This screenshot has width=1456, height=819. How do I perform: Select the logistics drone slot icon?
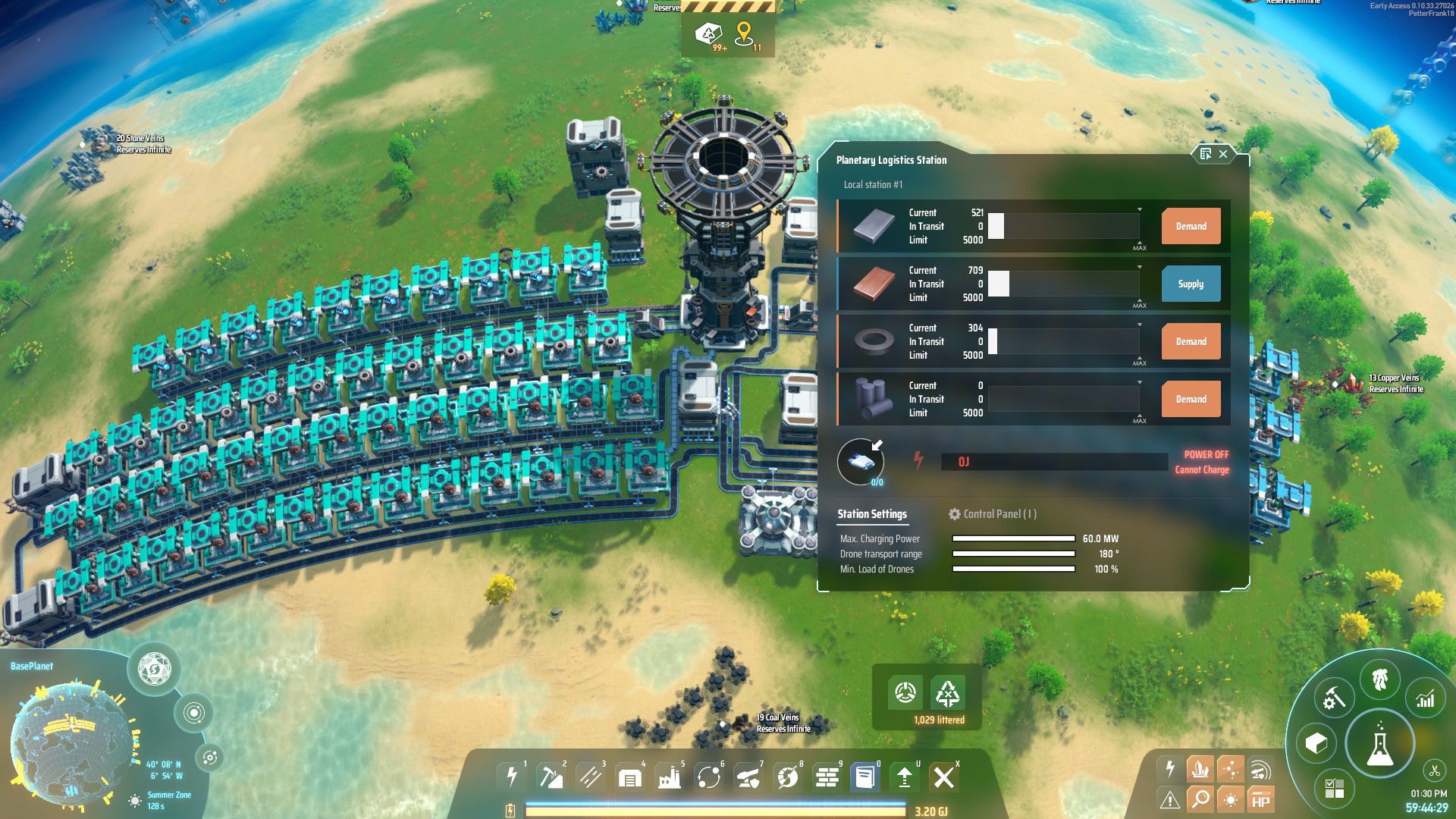(861, 461)
